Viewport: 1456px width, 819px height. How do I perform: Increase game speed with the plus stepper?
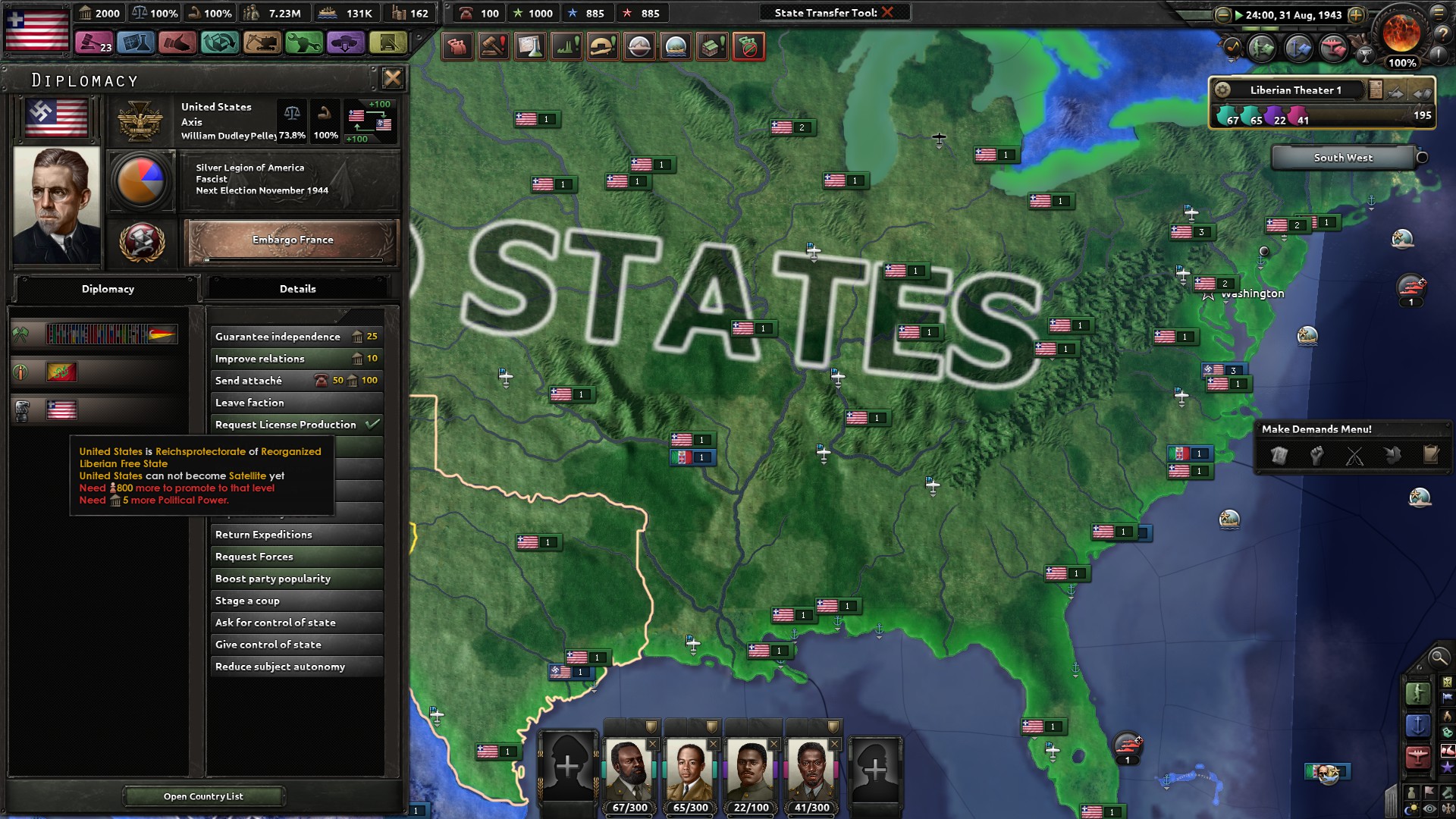click(x=1356, y=14)
